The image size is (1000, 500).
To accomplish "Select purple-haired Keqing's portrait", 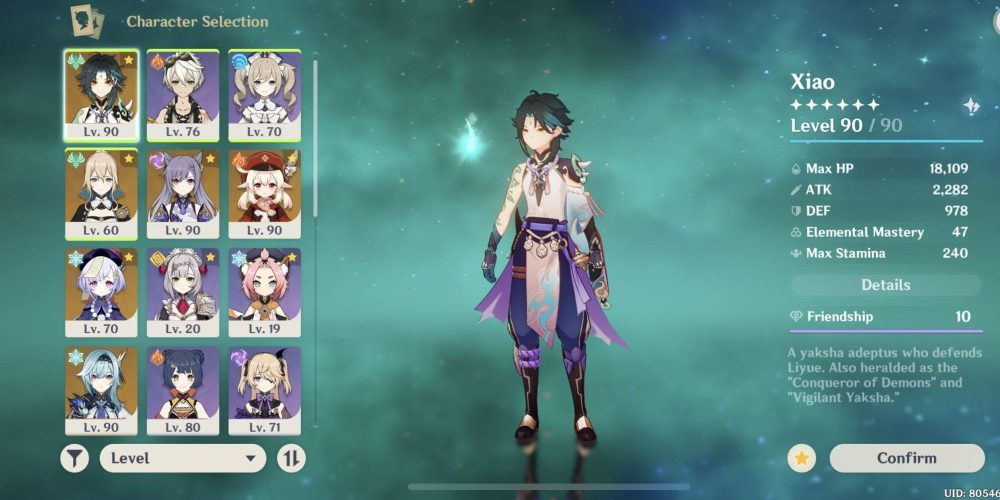I will pyautogui.click(x=183, y=192).
